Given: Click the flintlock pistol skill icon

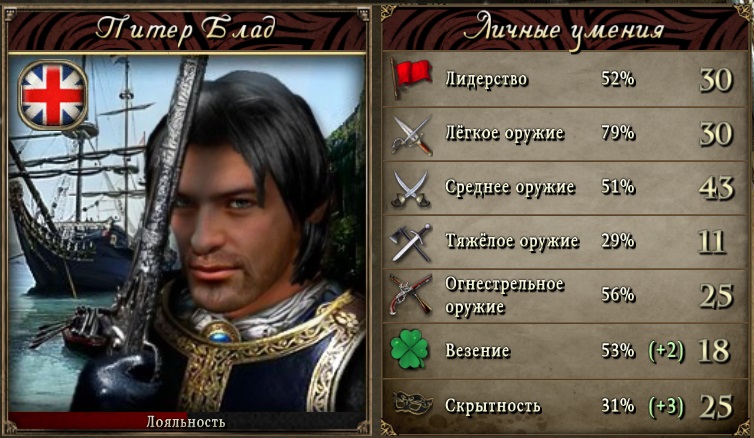Looking at the screenshot, I should click(411, 295).
